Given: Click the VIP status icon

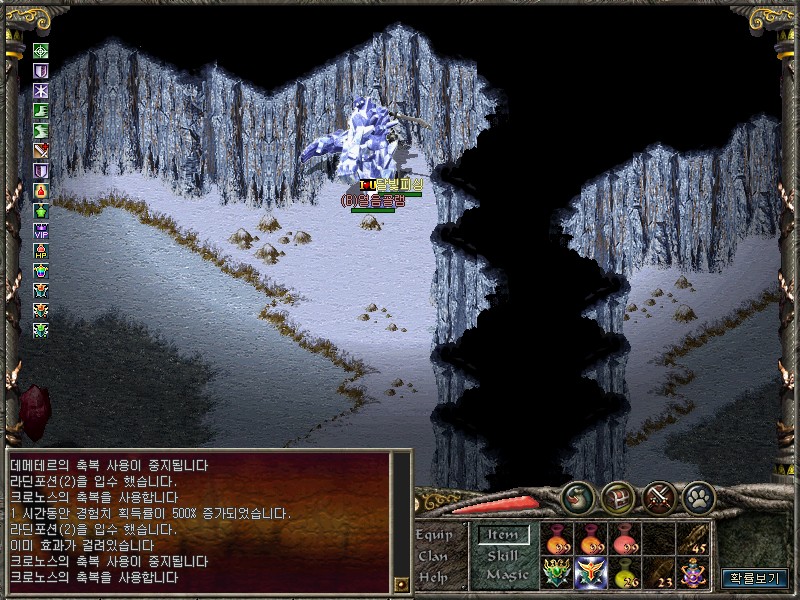Looking at the screenshot, I should coord(41,230).
